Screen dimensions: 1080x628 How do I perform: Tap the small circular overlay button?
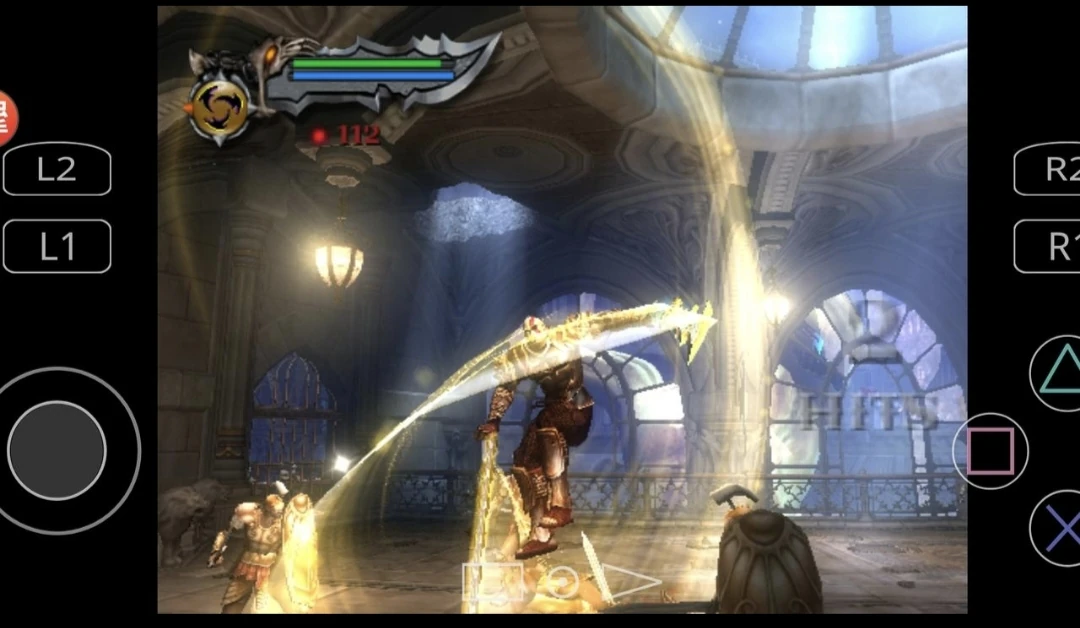(x=562, y=582)
